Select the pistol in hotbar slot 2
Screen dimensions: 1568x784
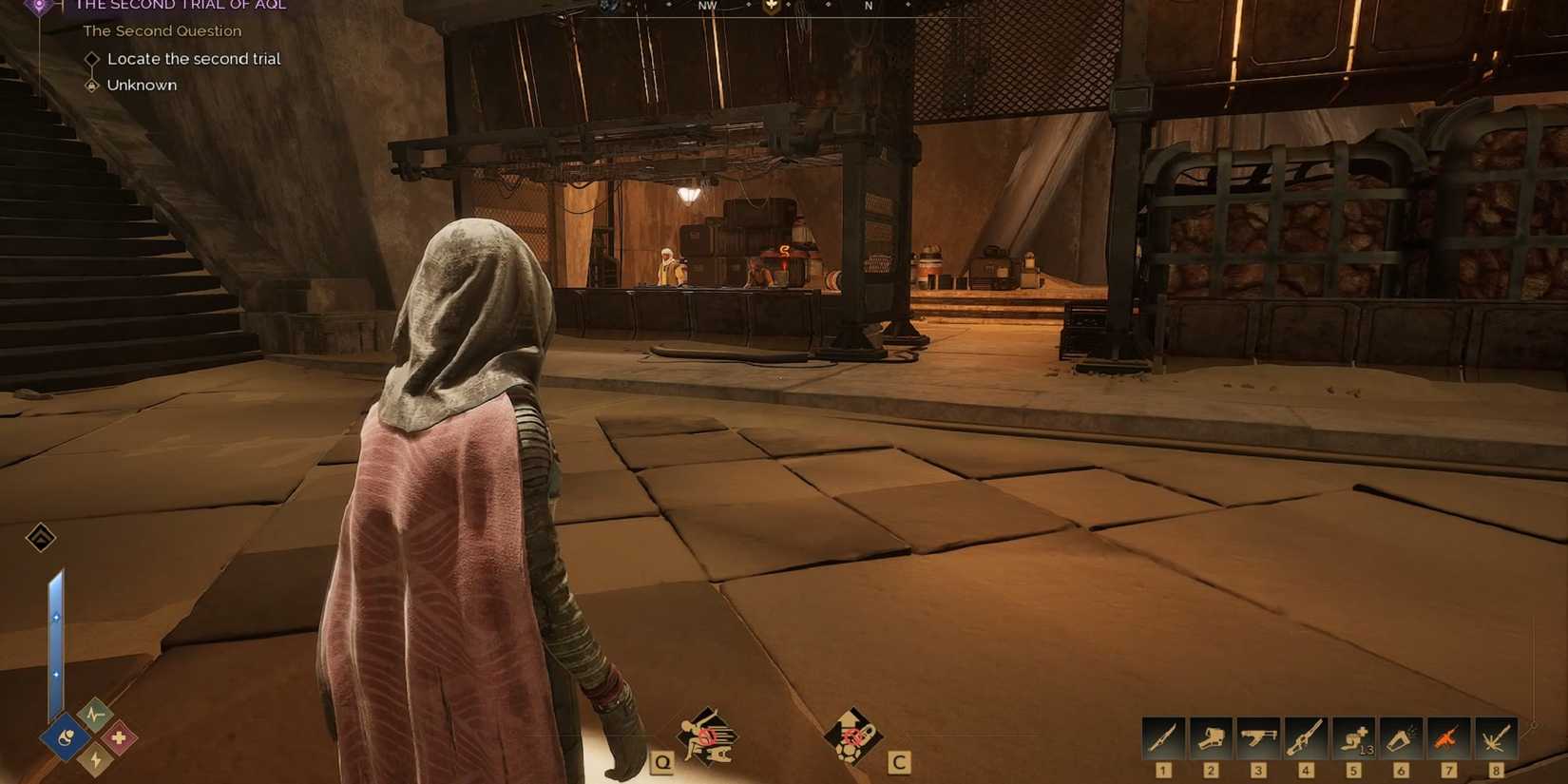tap(1210, 736)
